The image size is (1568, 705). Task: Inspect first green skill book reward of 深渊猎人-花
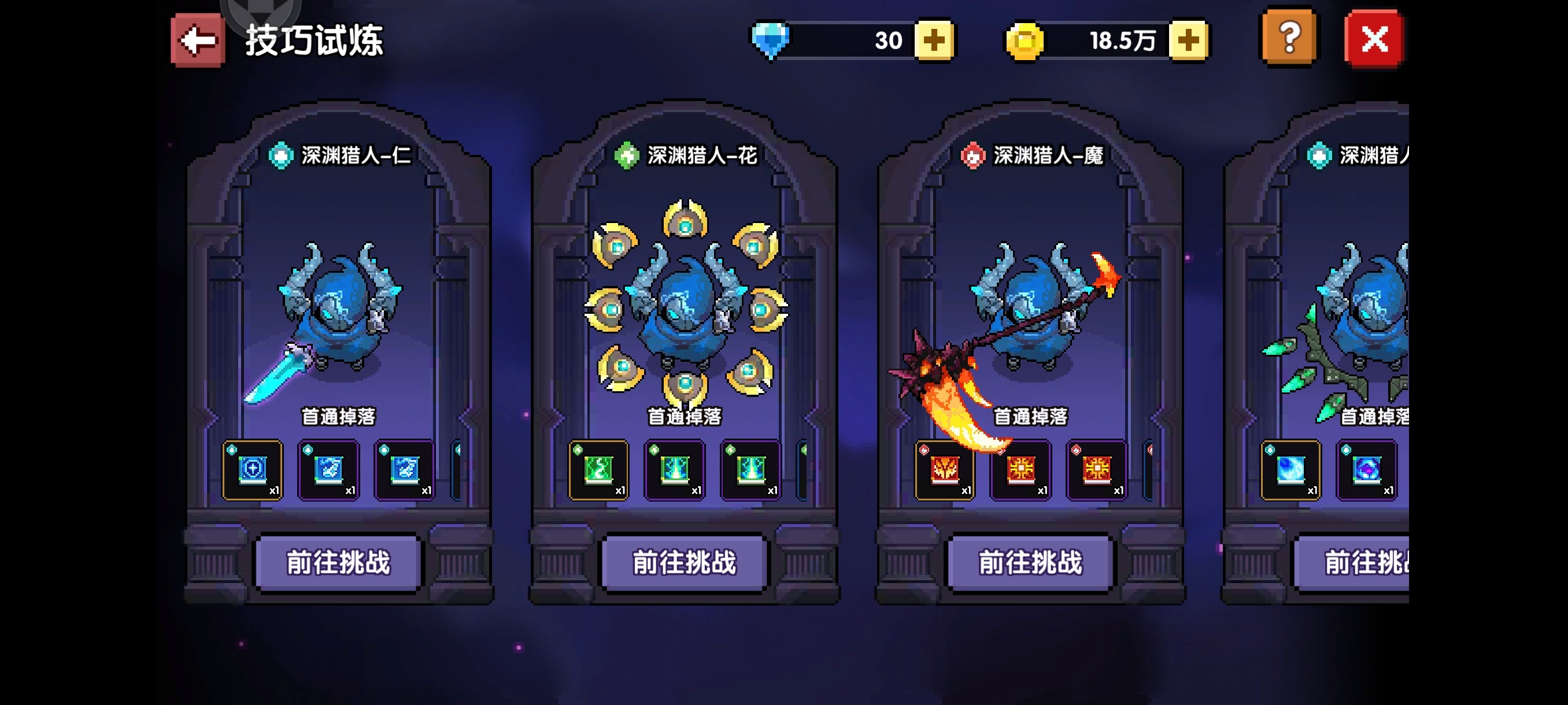[x=598, y=470]
